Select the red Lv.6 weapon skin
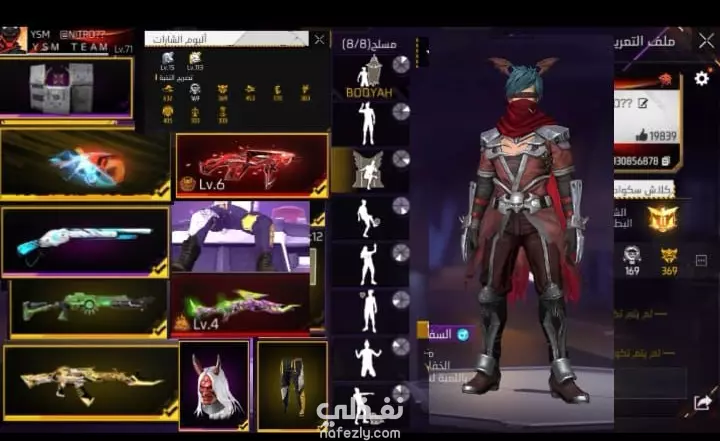720x441 pixels. (x=252, y=164)
